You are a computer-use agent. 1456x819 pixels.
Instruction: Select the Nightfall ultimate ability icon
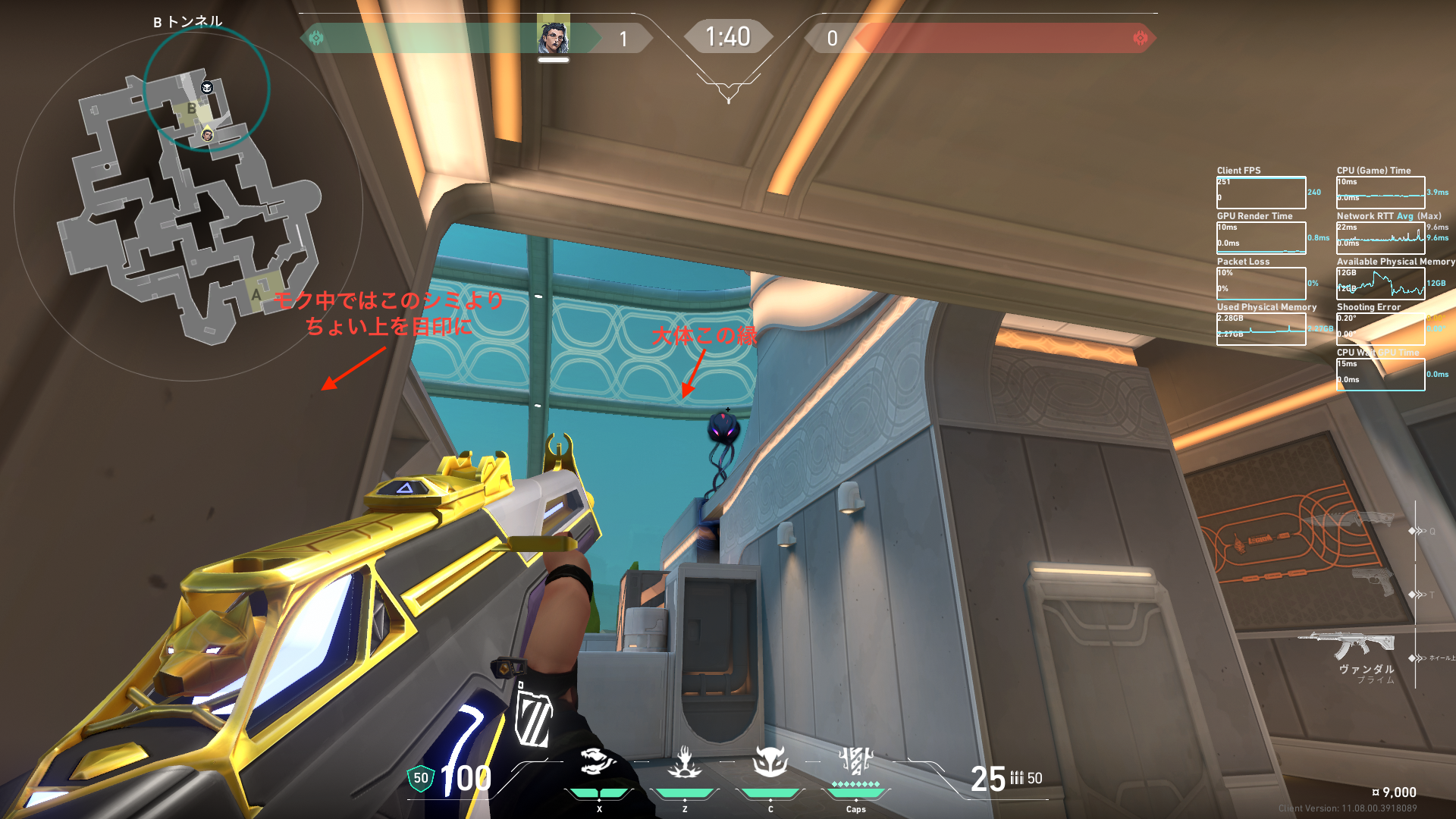pyautogui.click(x=856, y=761)
